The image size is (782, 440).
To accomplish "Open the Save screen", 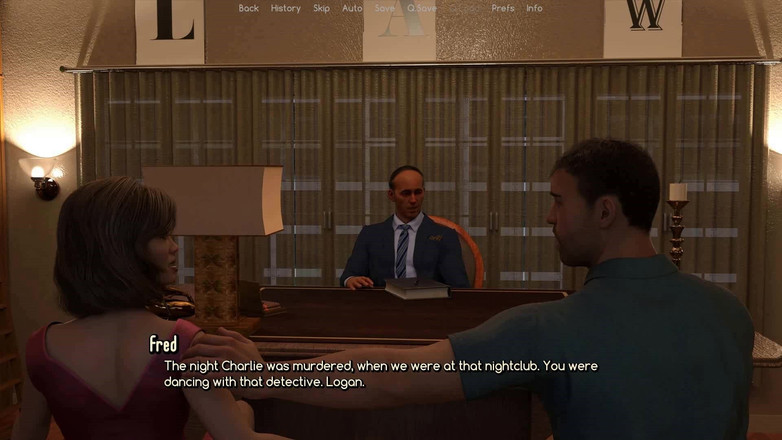I will (x=384, y=8).
